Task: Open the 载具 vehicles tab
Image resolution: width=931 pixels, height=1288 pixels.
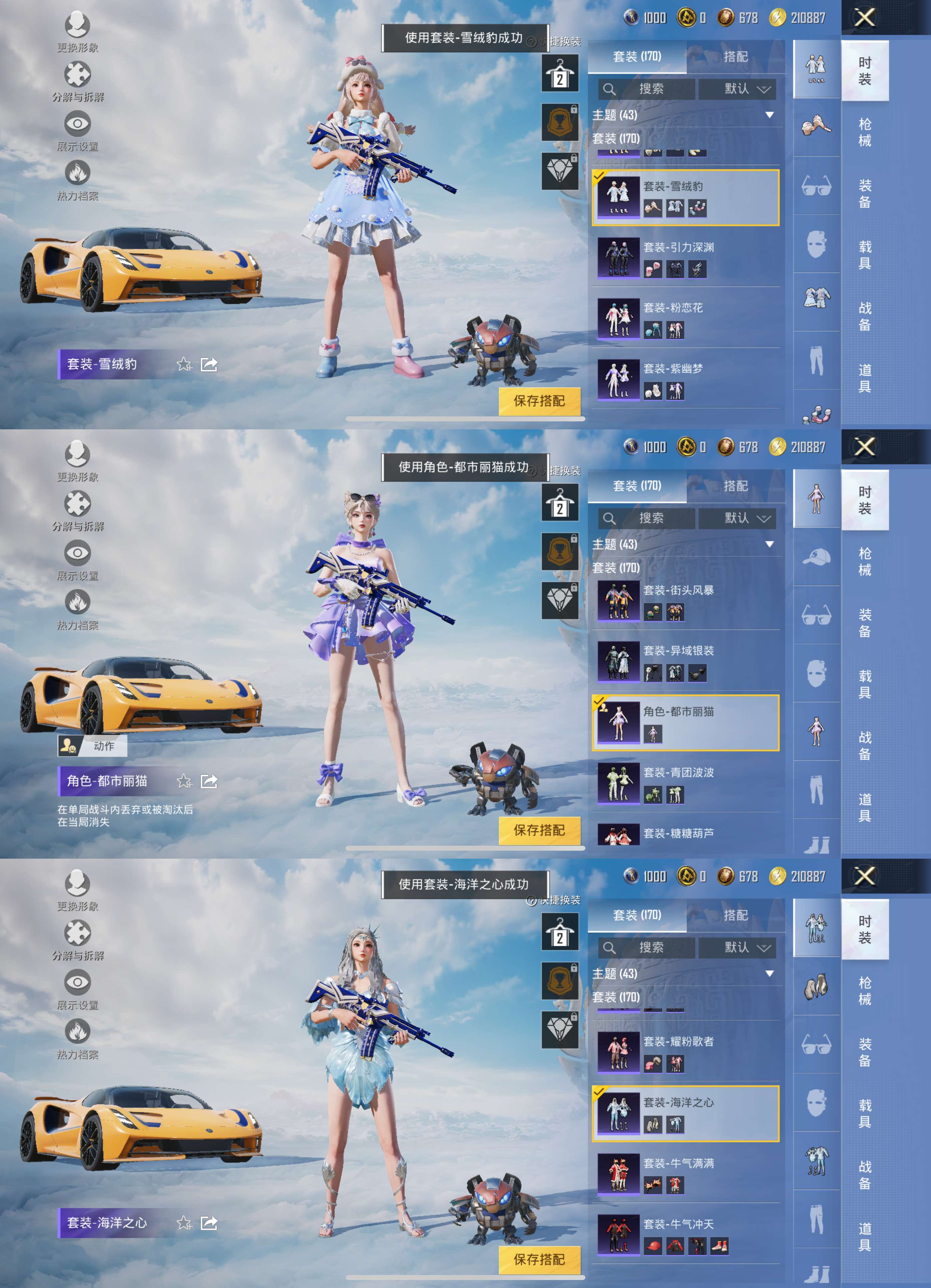Action: 864,256
